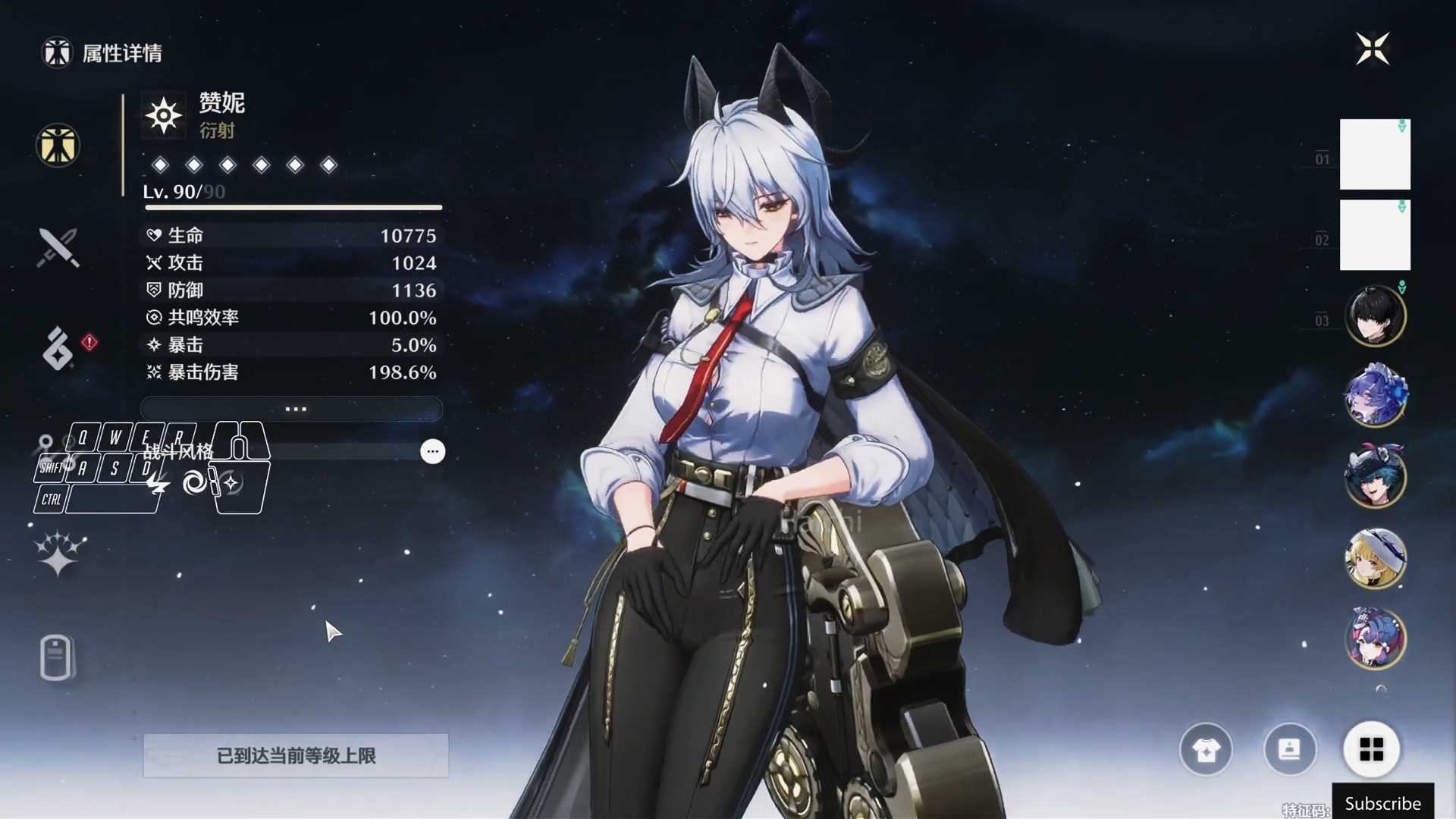The width and height of the screenshot is (1456, 819).
Task: Open the resonance chain star-shaped tab
Action: point(58,553)
